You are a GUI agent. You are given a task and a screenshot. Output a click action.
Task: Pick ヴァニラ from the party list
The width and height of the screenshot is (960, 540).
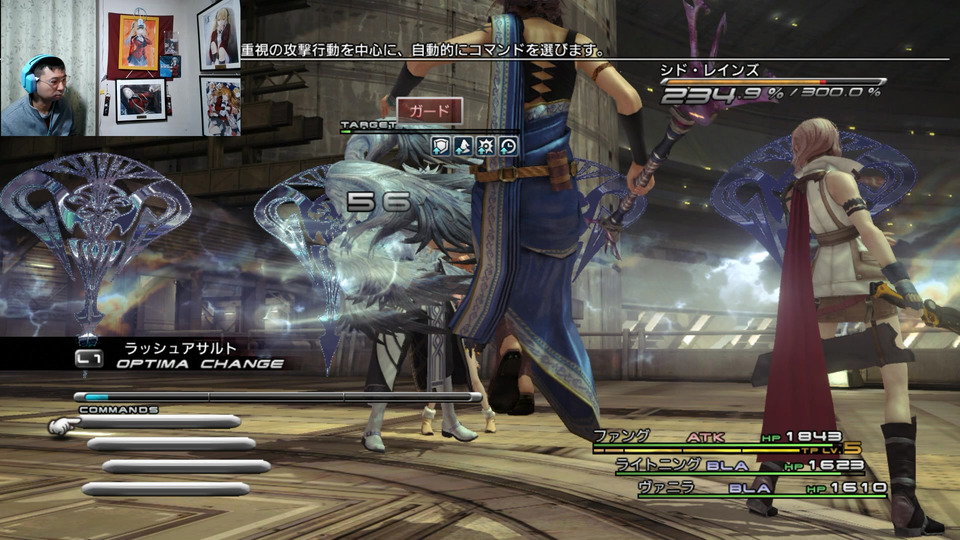point(666,488)
